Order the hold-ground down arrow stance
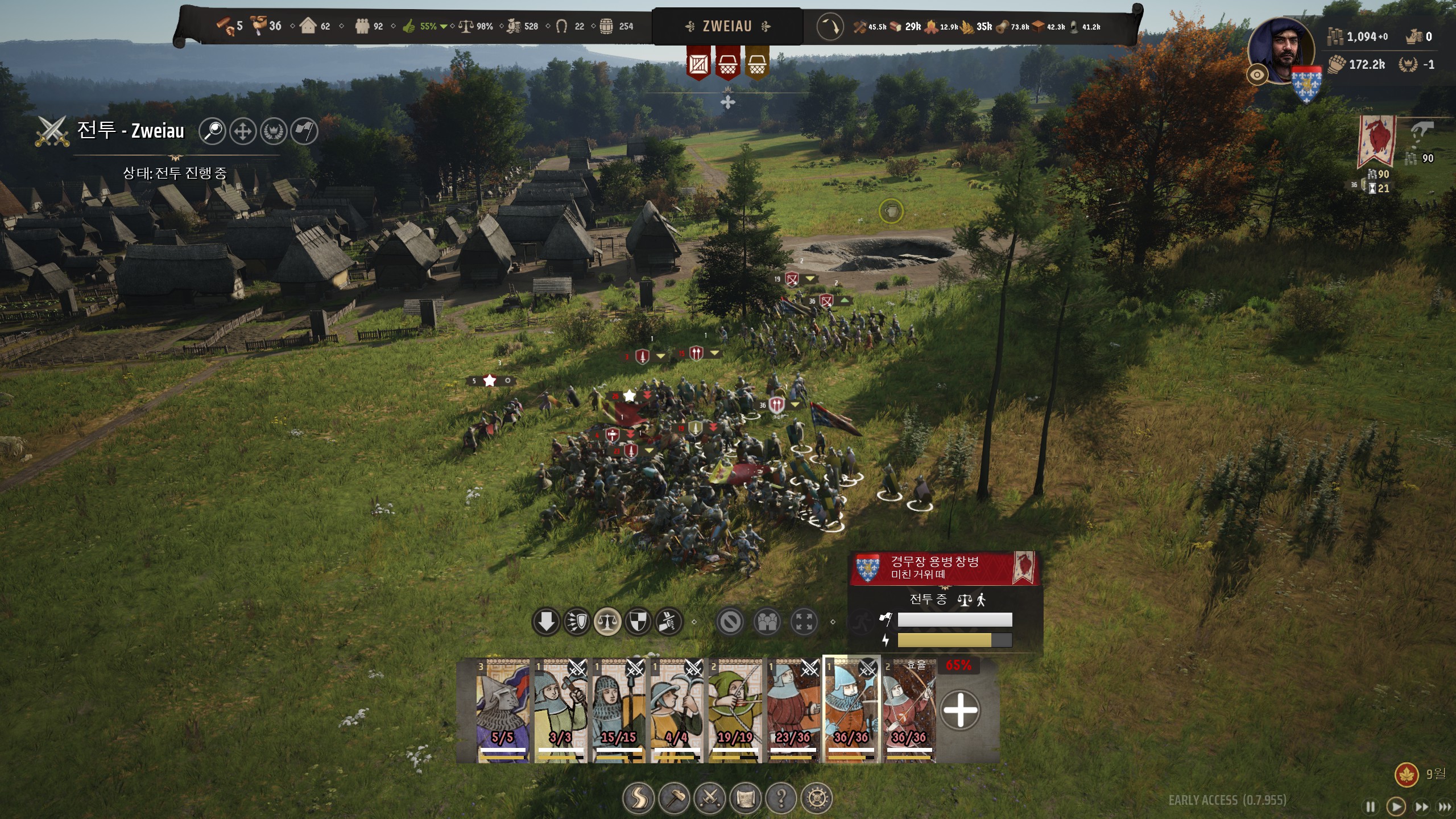This screenshot has width=1456, height=819. pos(546,622)
